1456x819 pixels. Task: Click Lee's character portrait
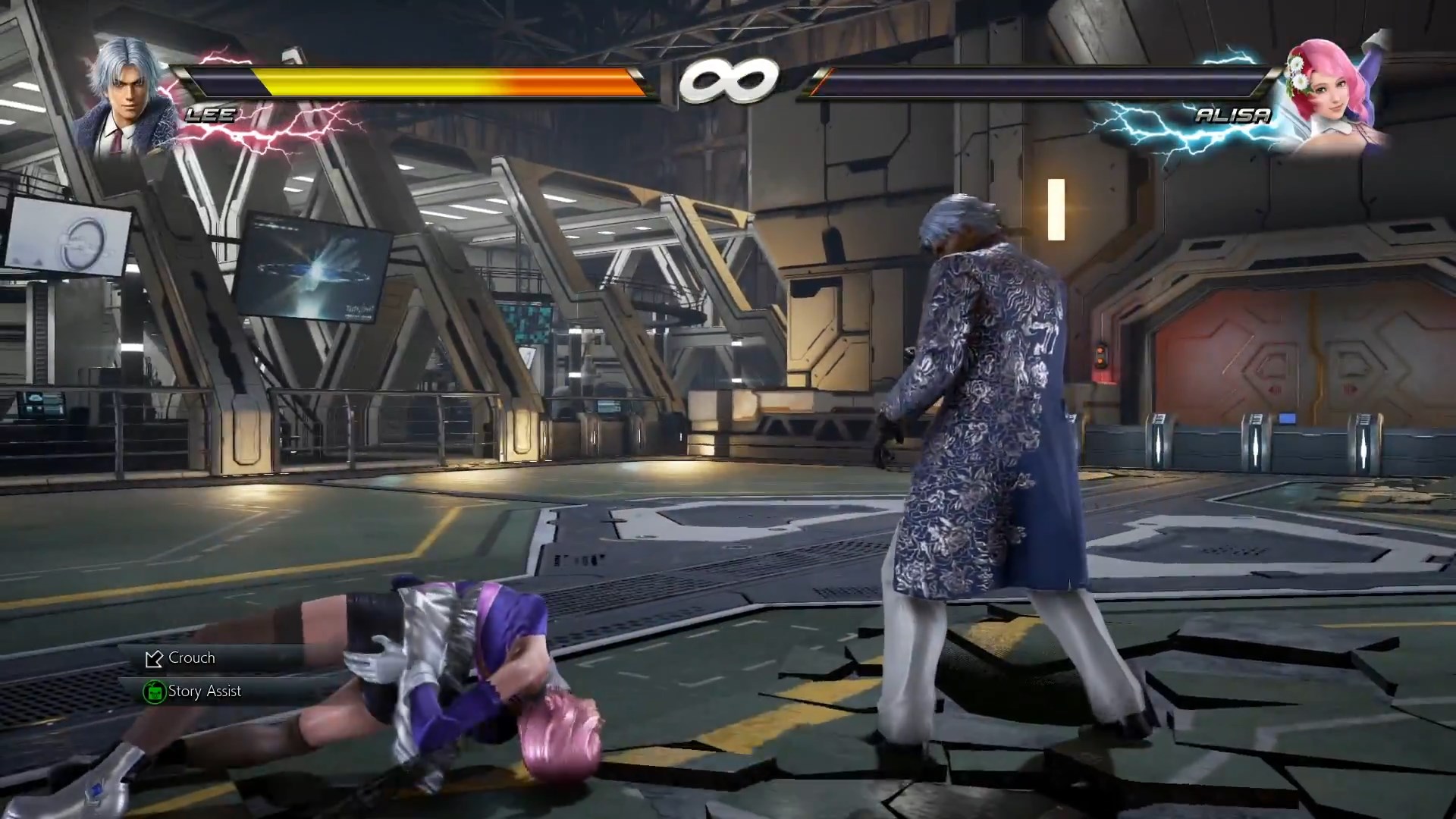tap(124, 97)
